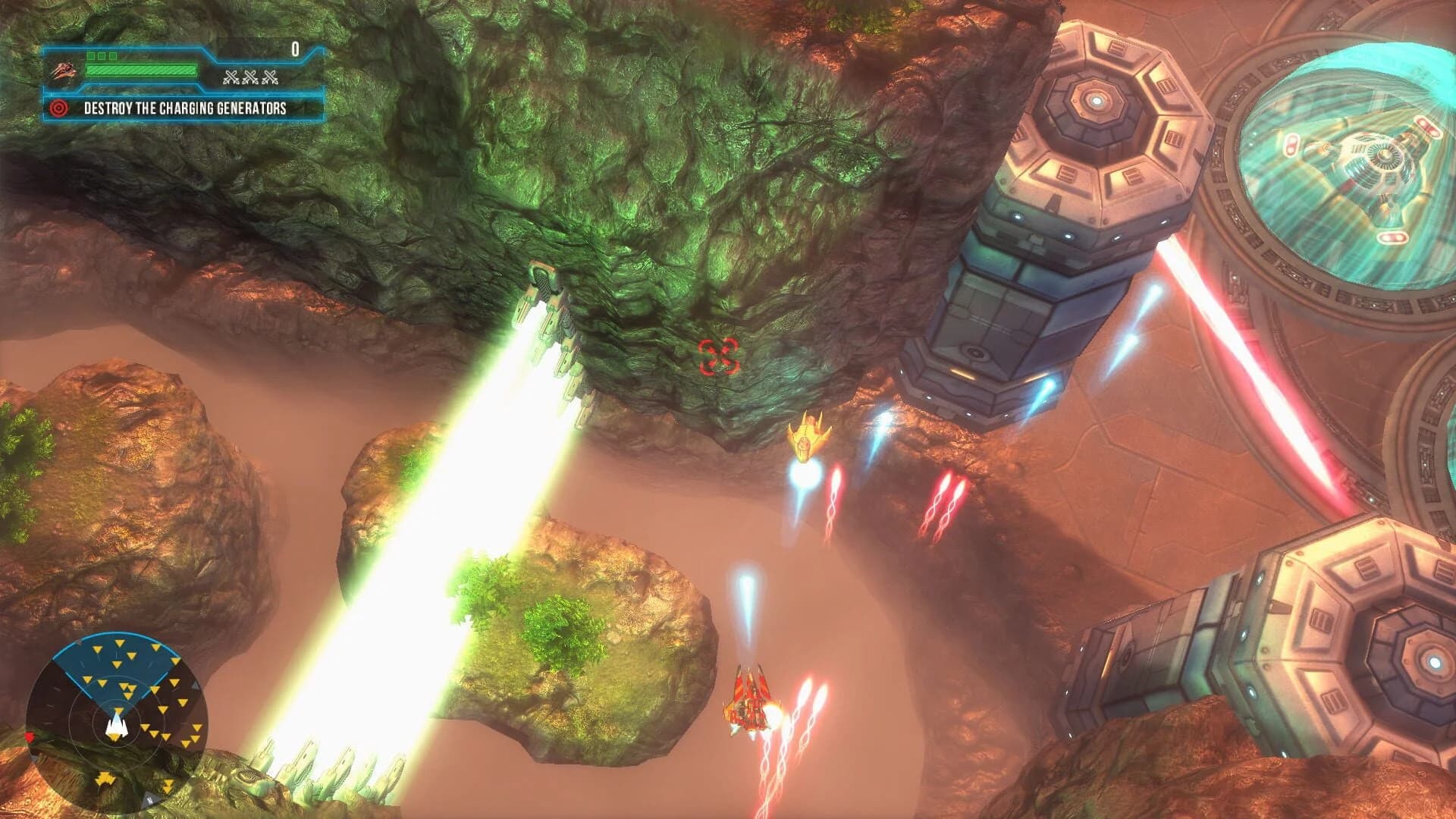The height and width of the screenshot is (819, 1456).
Task: Click the red heart indicator beside the radar
Action: pyautogui.click(x=30, y=736)
